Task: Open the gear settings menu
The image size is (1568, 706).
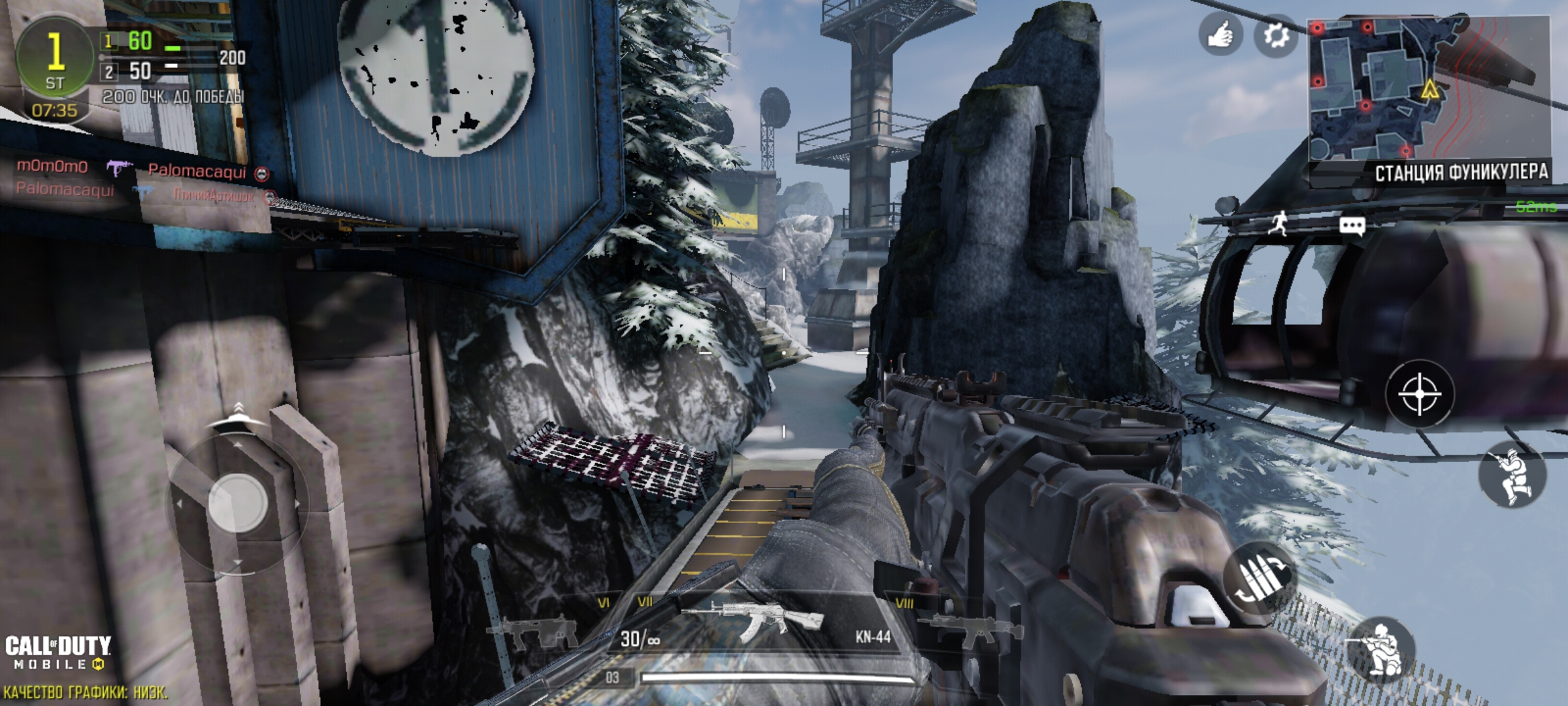Action: click(1275, 35)
